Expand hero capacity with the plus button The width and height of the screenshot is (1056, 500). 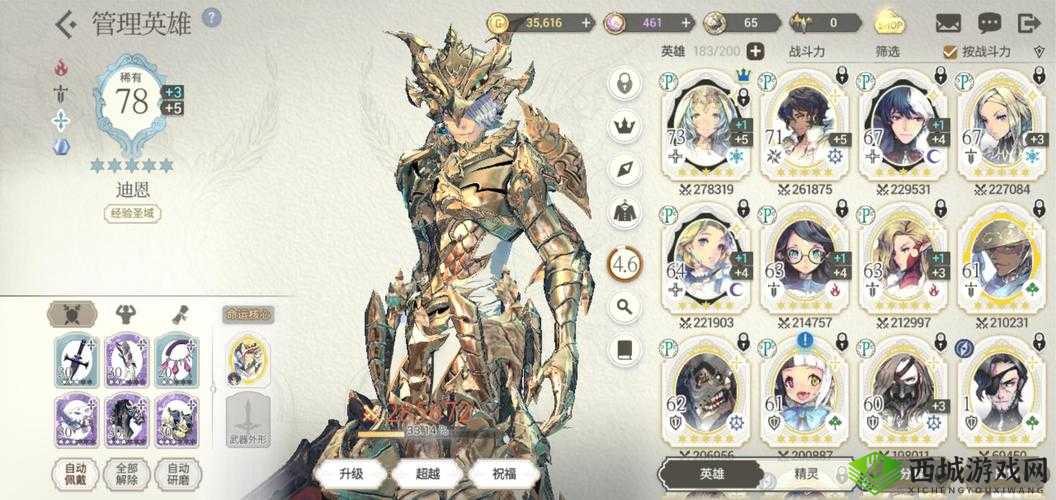[756, 51]
